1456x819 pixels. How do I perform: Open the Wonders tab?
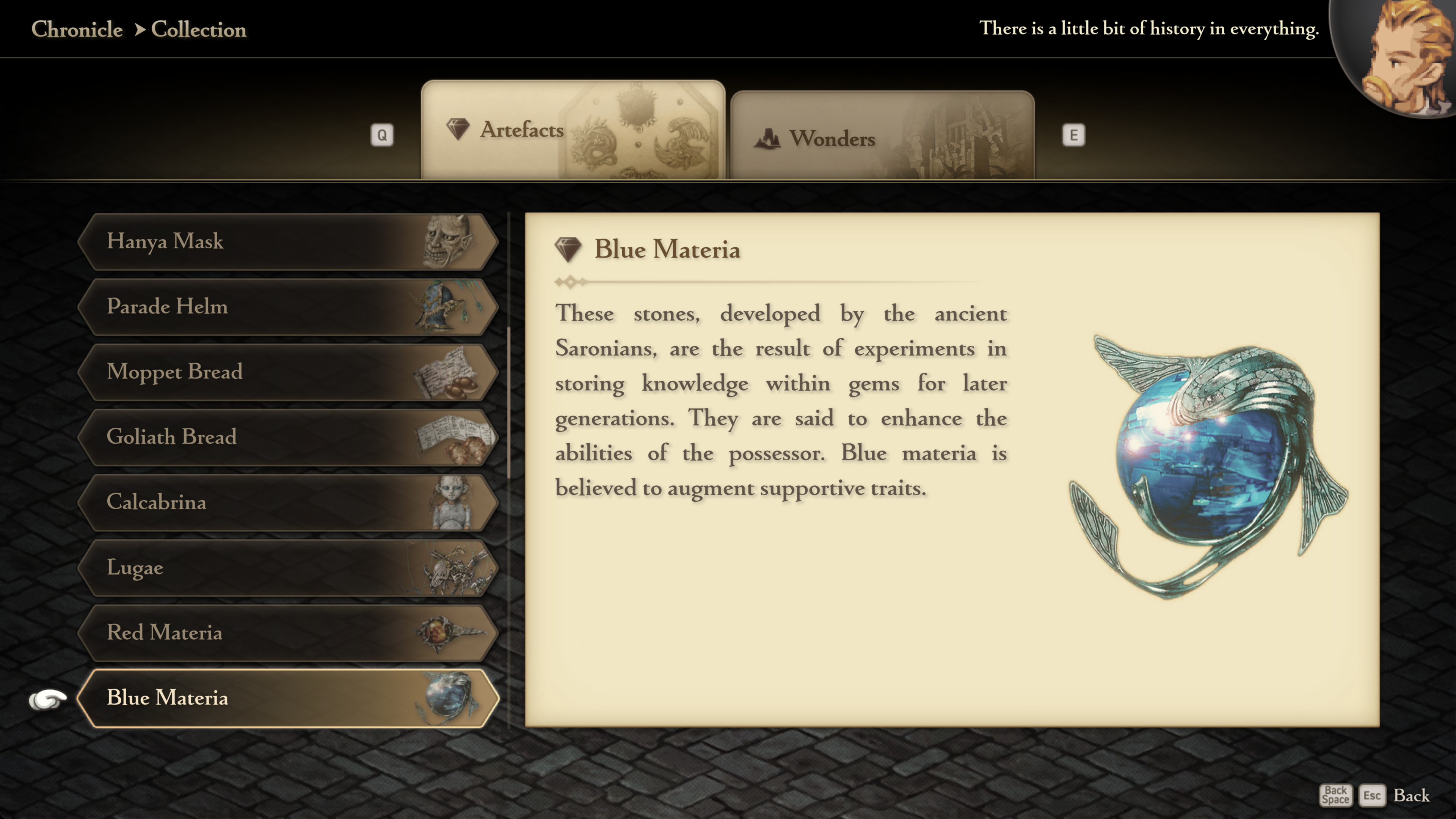coord(882,137)
